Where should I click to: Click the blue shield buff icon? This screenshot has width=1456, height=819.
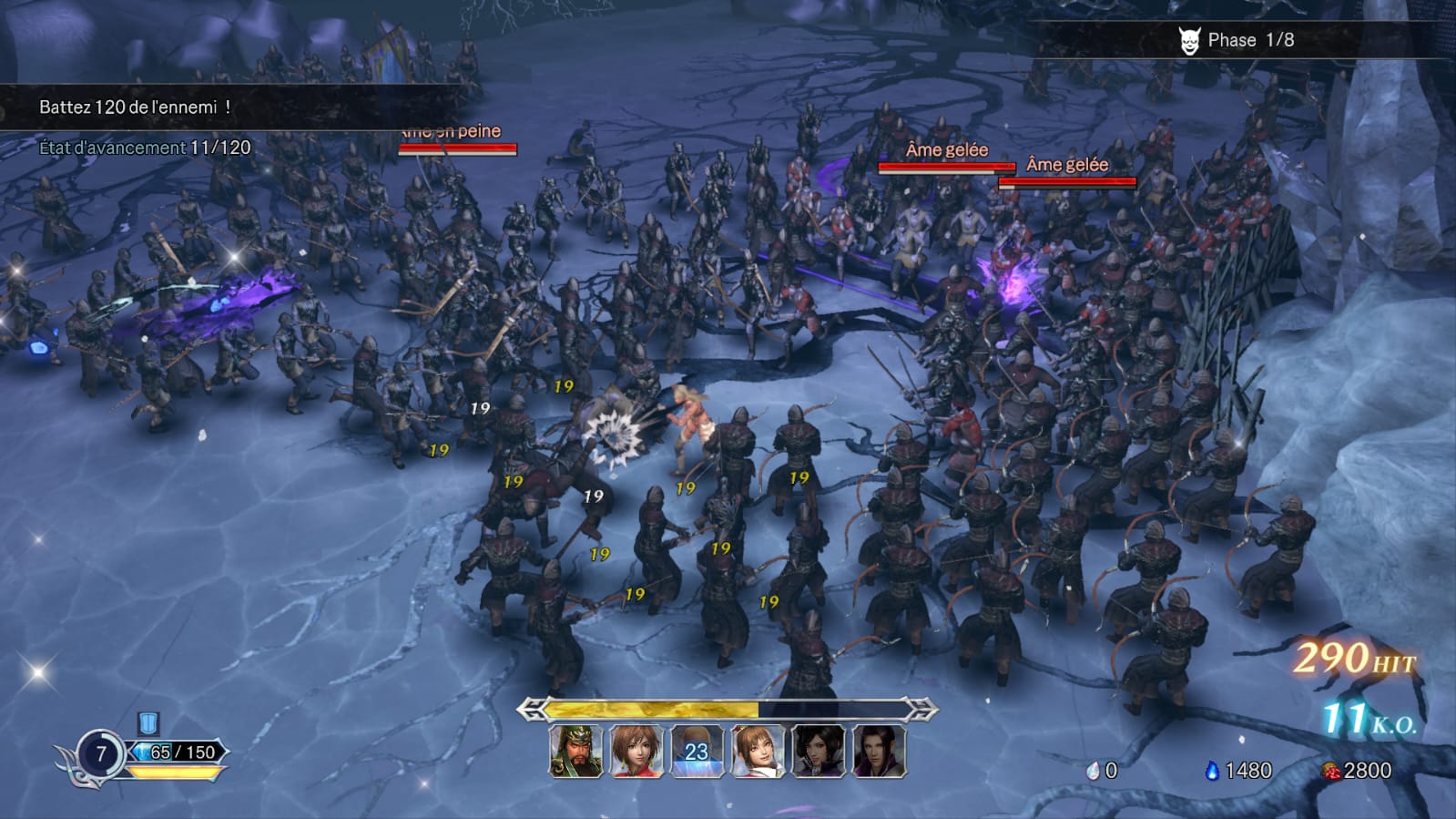click(148, 723)
